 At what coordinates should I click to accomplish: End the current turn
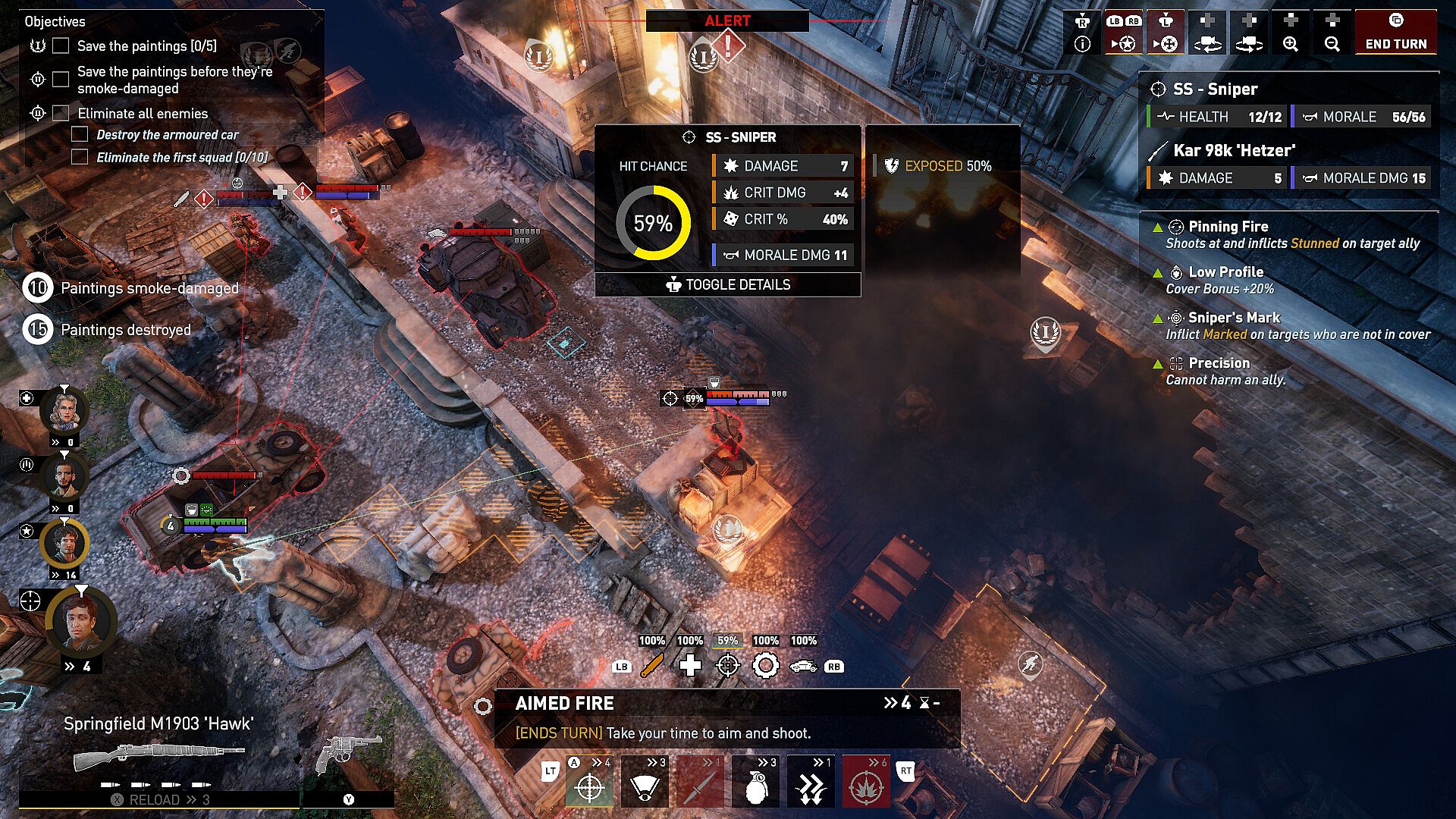click(x=1395, y=32)
